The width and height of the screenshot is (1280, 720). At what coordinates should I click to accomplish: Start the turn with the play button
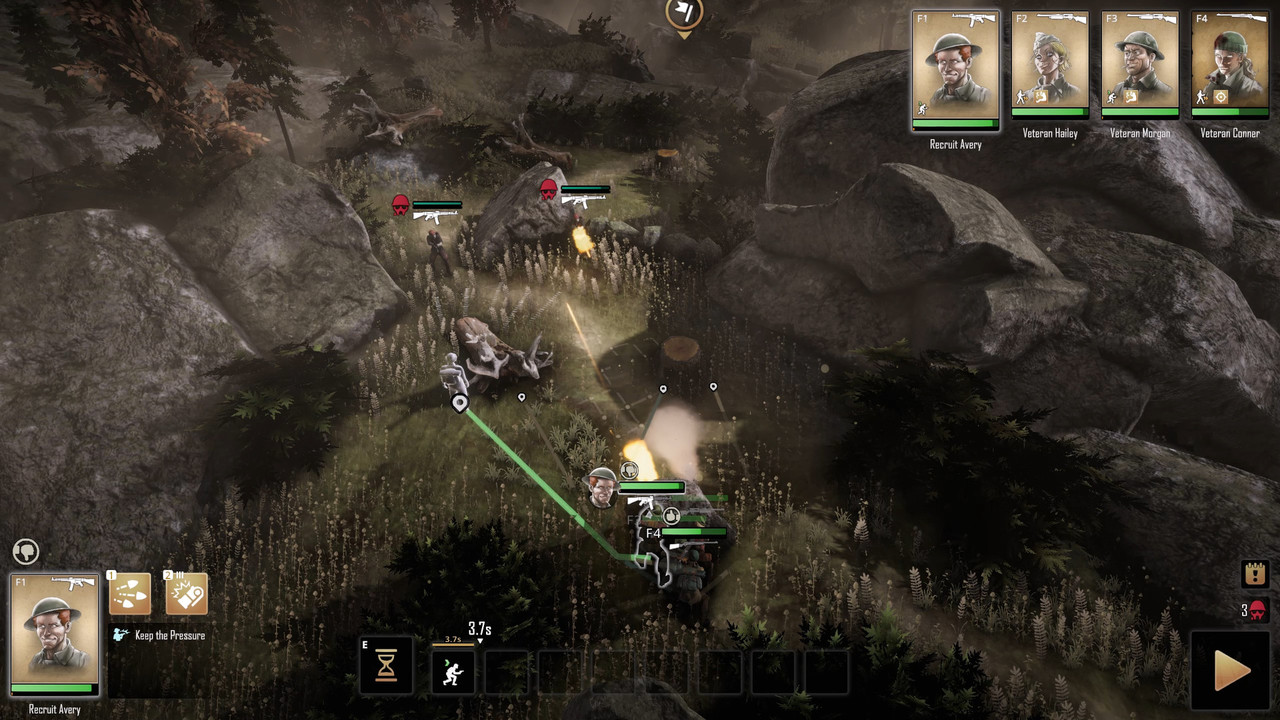1231,670
